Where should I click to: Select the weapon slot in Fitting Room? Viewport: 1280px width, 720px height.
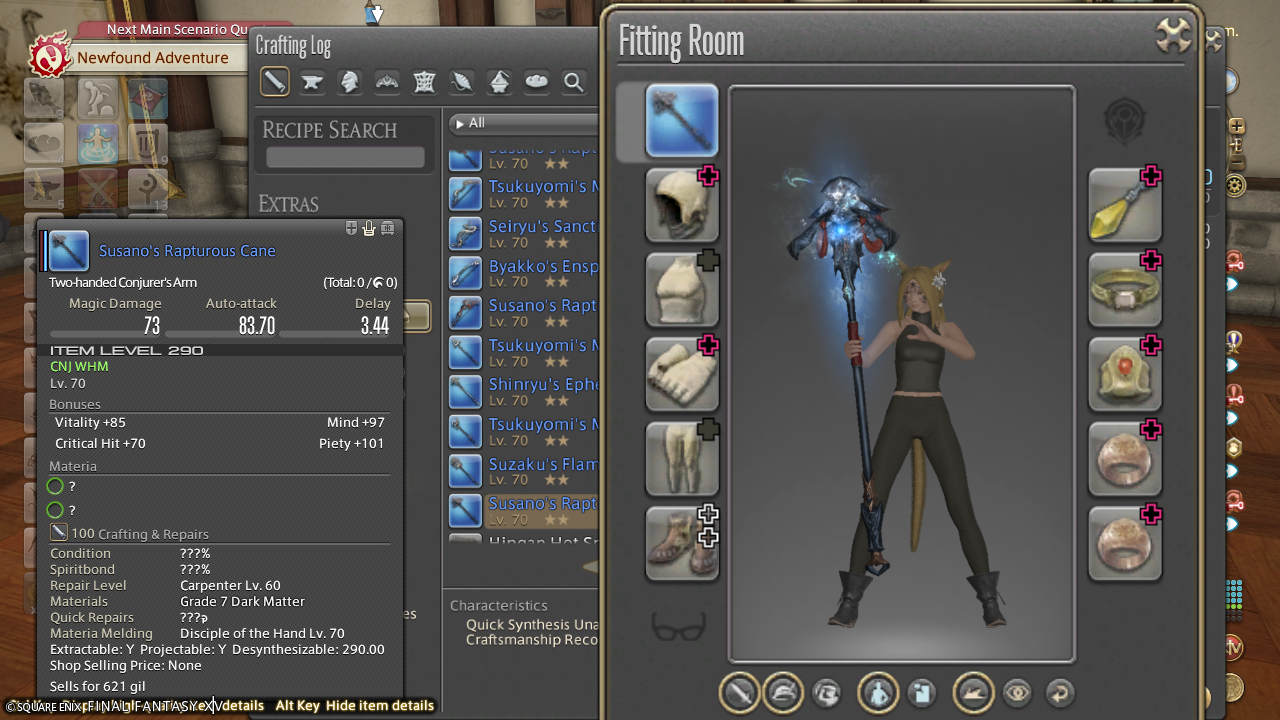click(681, 122)
